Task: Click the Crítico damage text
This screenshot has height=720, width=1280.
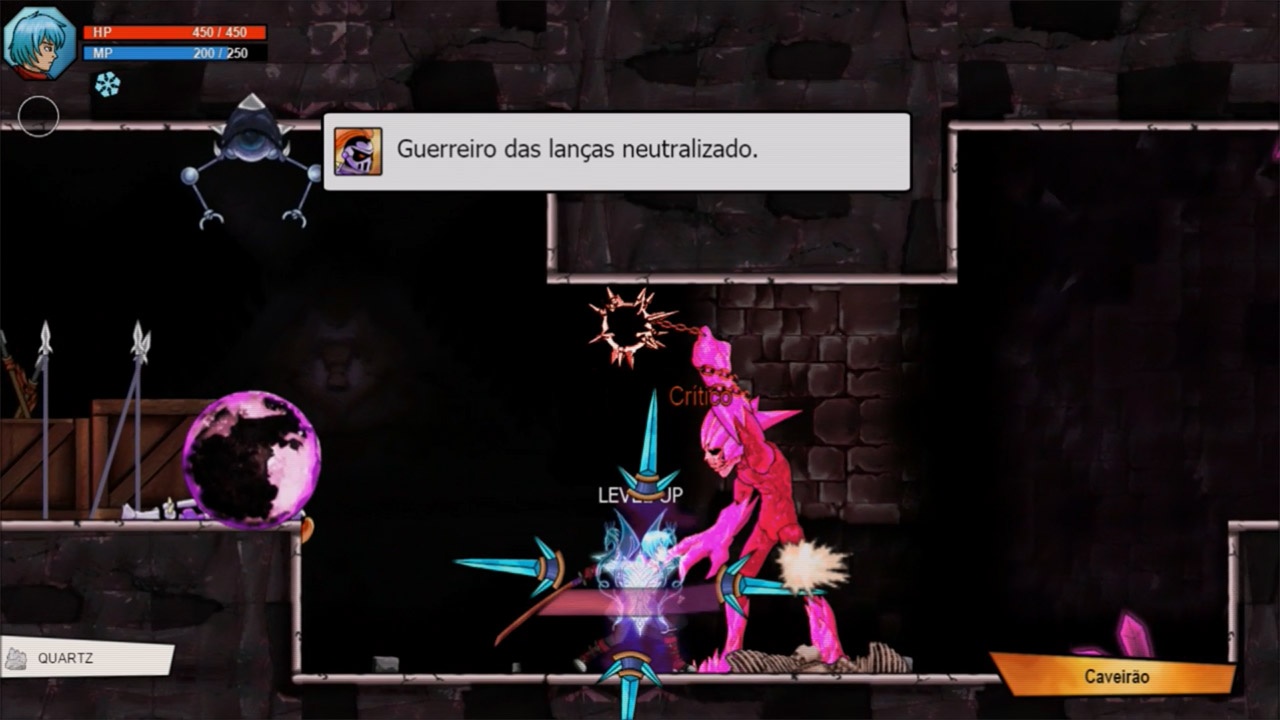Action: (703, 394)
